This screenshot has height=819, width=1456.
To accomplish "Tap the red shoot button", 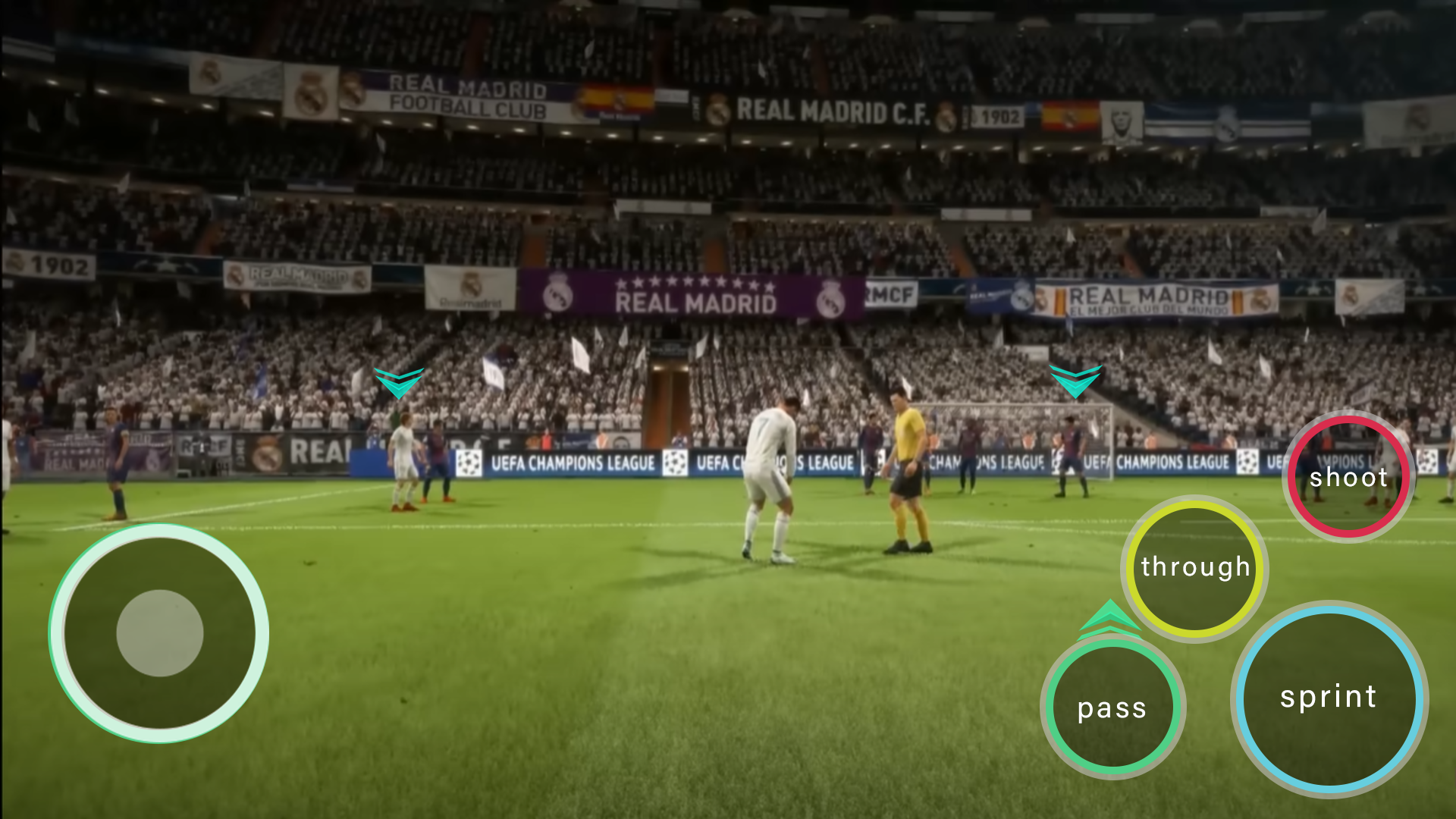I will (x=1348, y=478).
